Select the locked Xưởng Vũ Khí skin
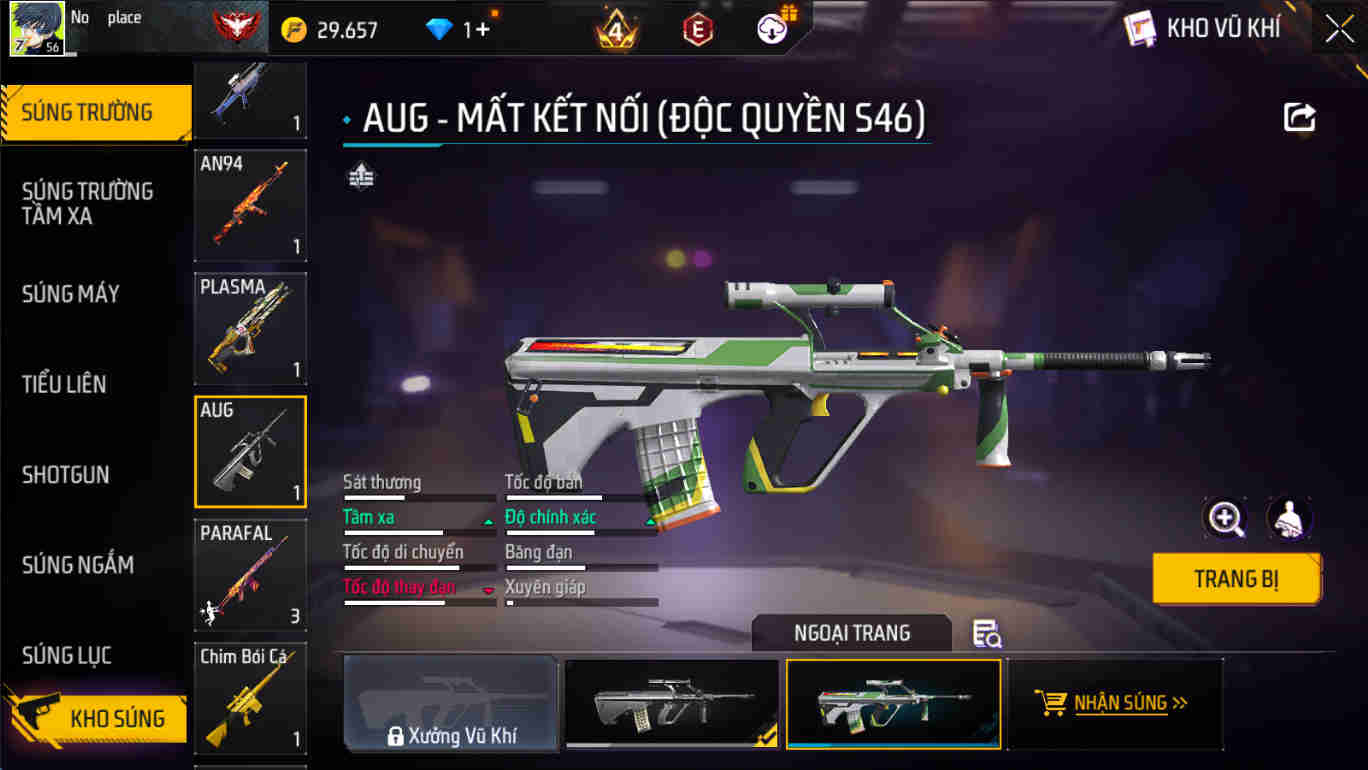Screen dimensions: 1368x770 (x=451, y=703)
